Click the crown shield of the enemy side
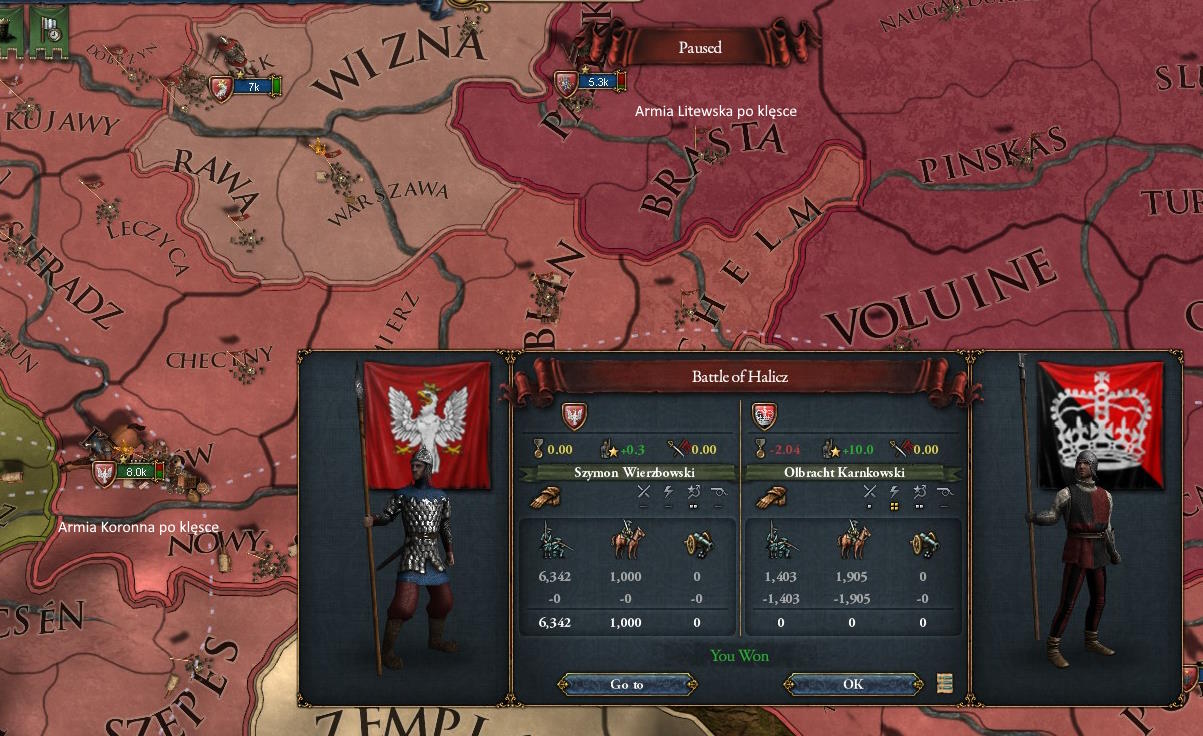The width and height of the screenshot is (1203, 736). pos(765,415)
